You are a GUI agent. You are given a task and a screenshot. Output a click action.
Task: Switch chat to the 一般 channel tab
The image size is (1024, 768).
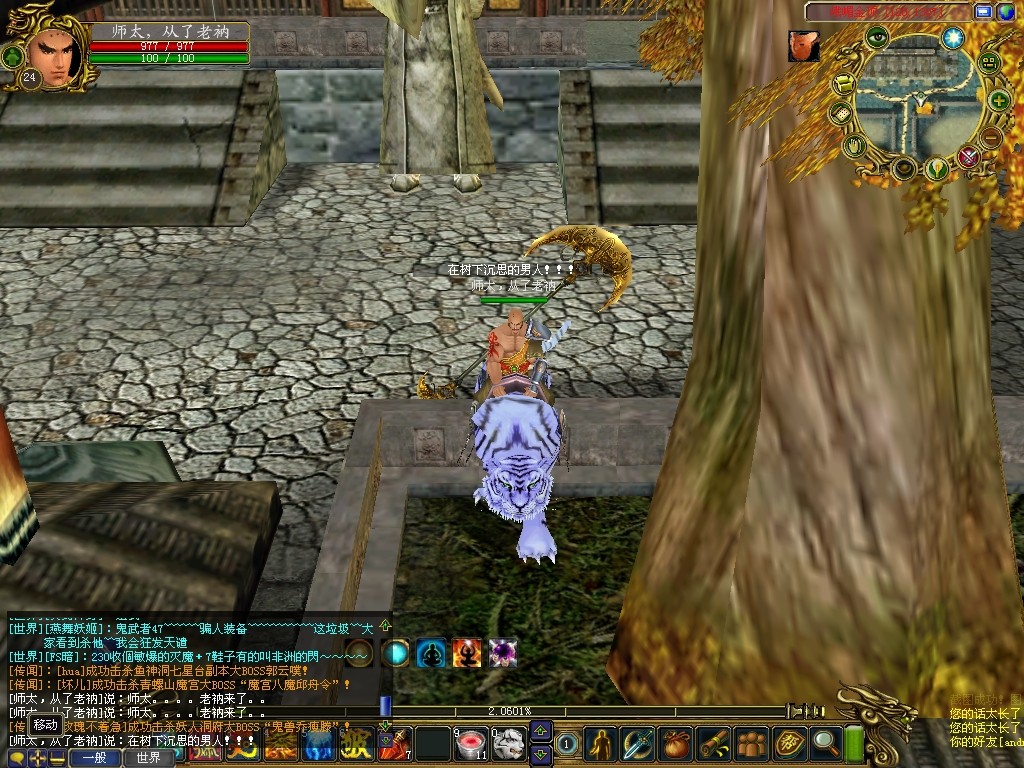[95, 758]
